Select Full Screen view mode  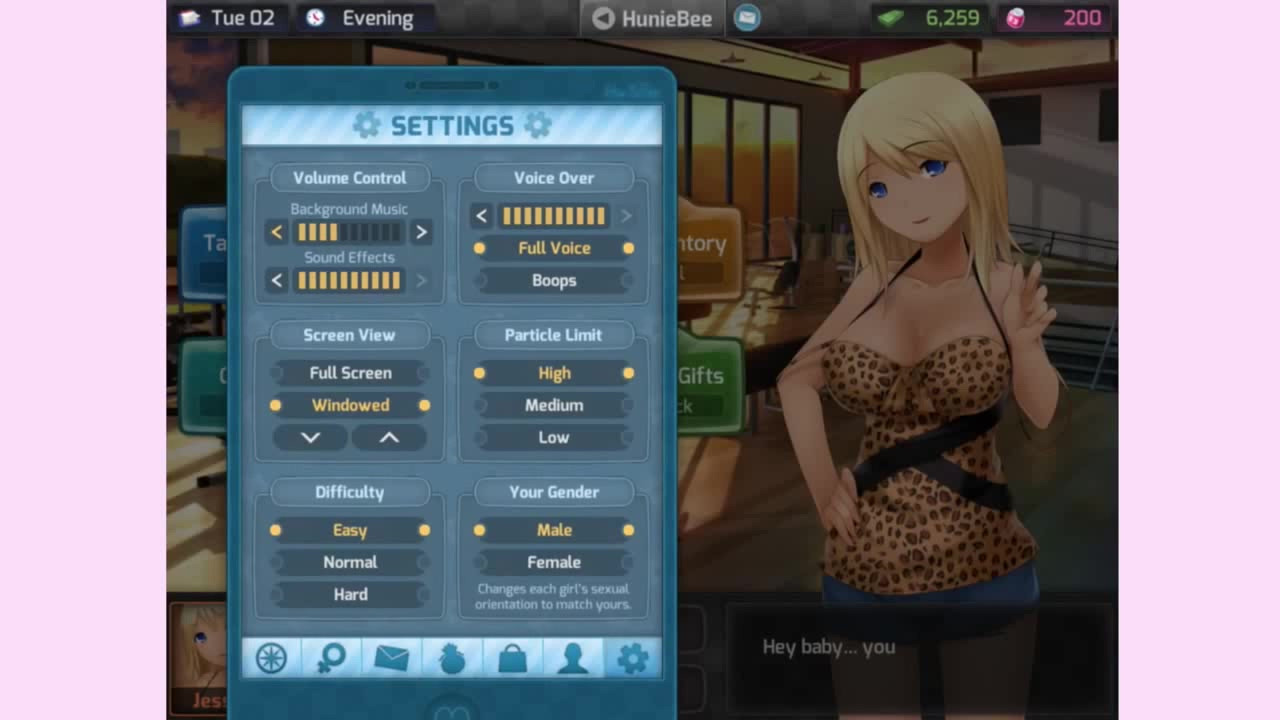(350, 373)
